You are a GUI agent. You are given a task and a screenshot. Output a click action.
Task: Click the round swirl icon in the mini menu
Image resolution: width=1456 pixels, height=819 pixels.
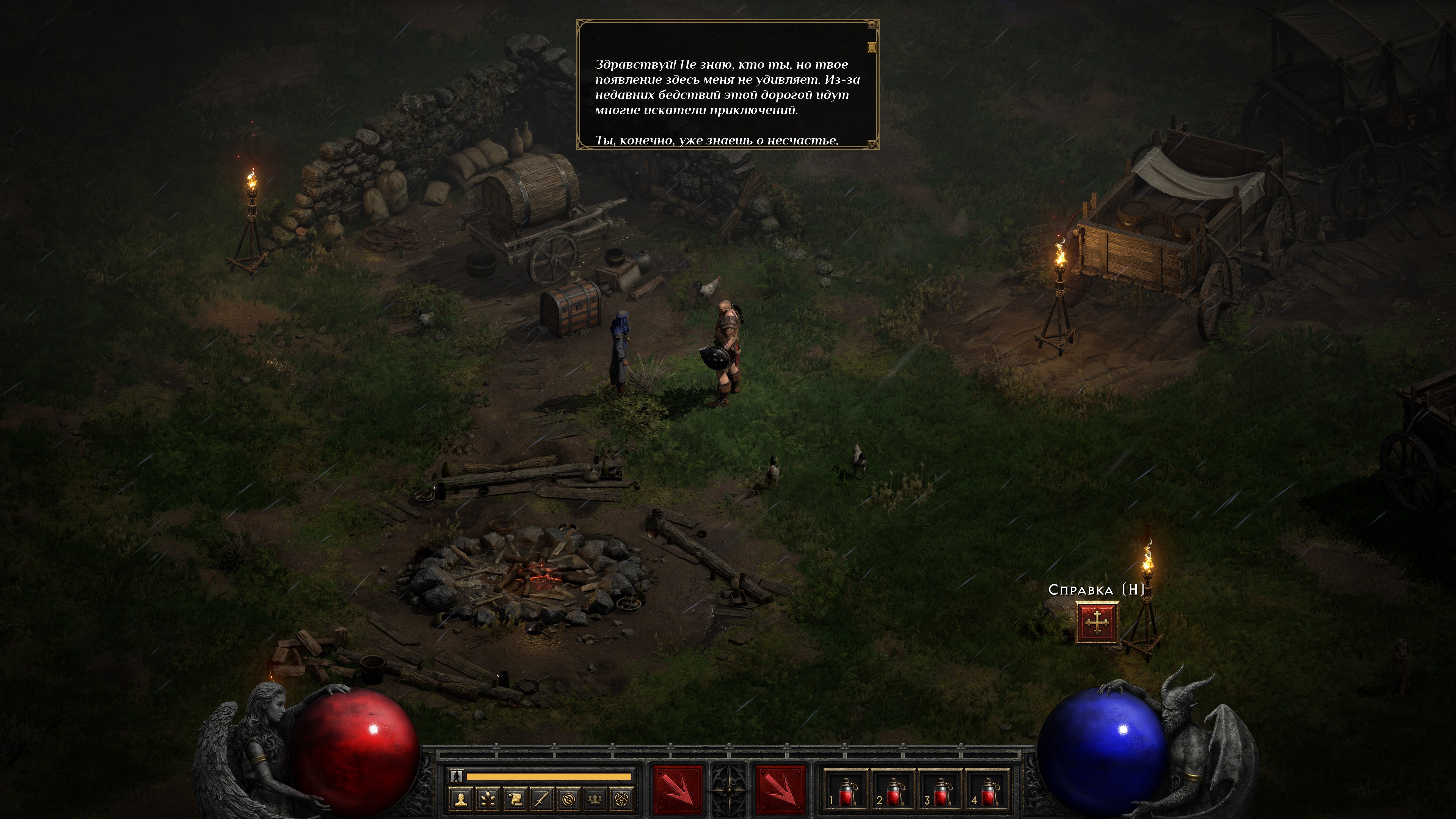(x=569, y=799)
